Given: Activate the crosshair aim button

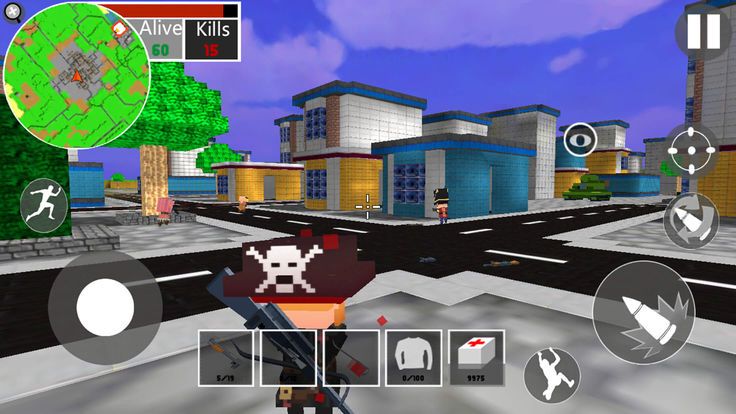Looking at the screenshot, I should point(691,152).
